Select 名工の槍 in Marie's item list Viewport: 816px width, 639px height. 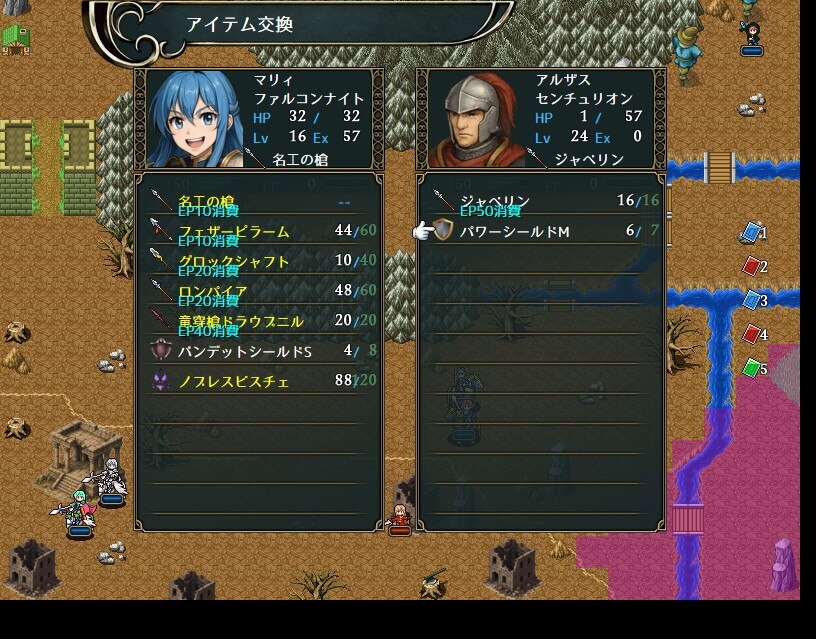tap(258, 202)
